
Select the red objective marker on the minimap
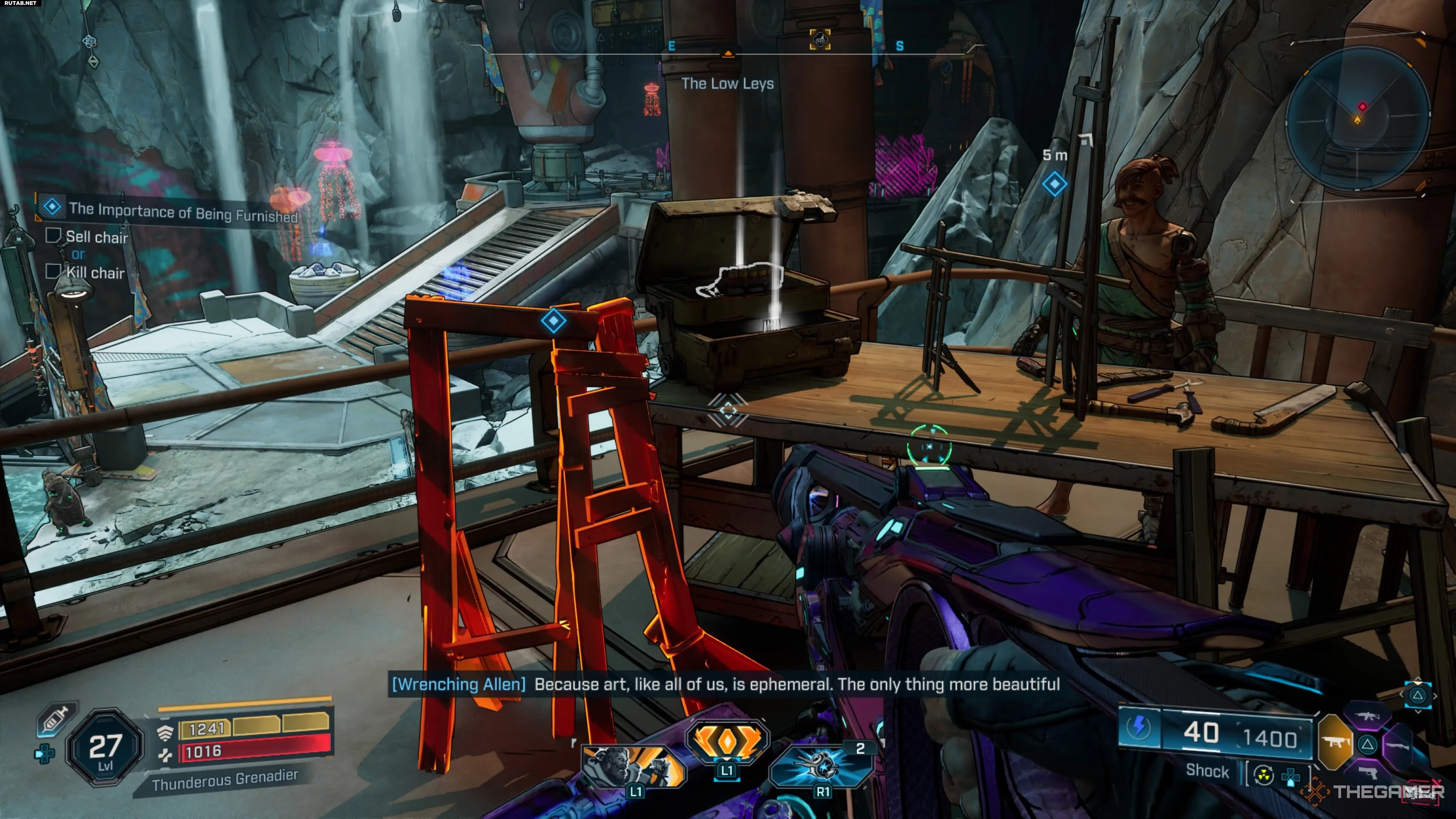click(1363, 107)
